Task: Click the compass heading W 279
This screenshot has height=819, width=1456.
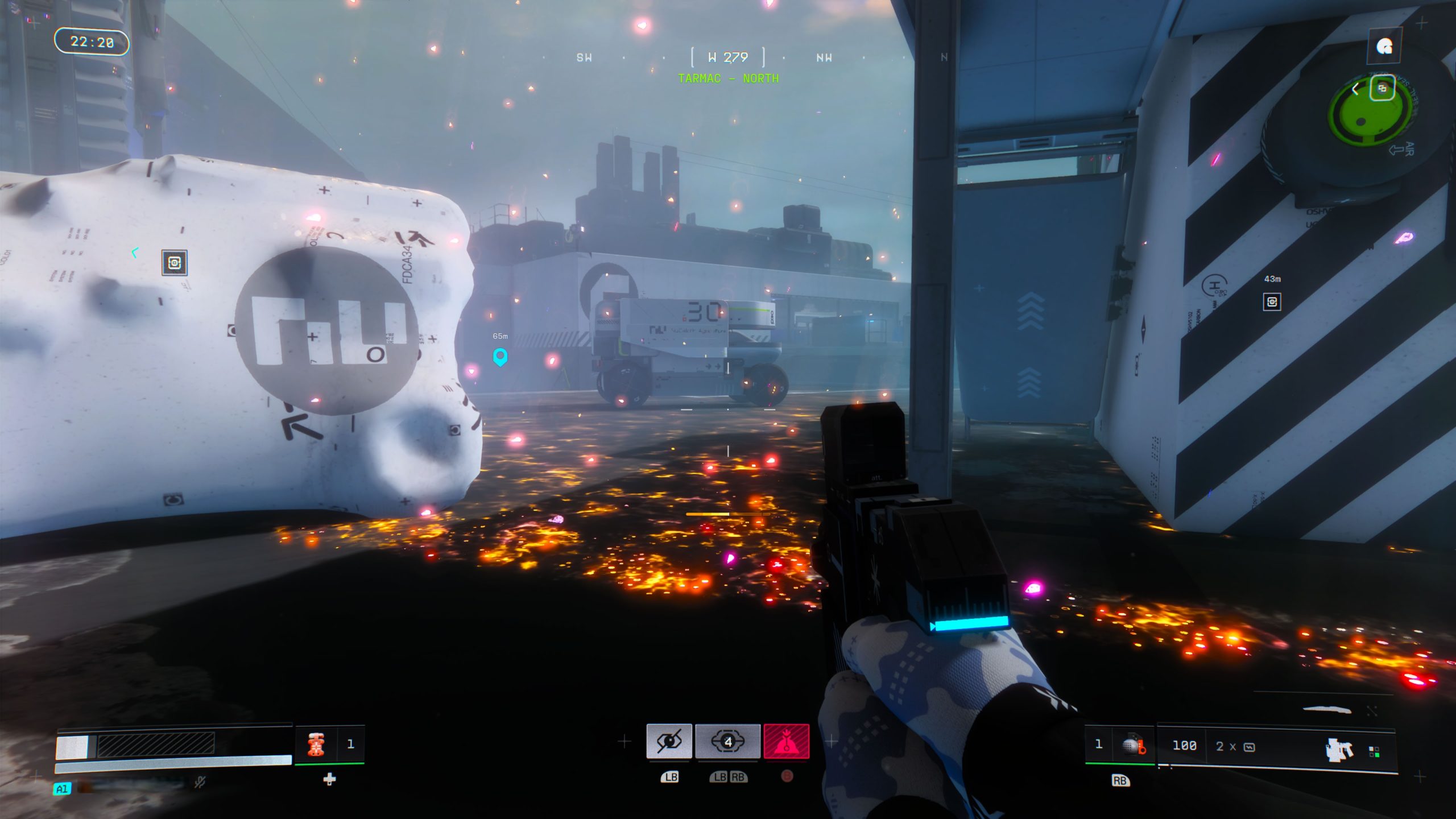Action: [x=727, y=57]
